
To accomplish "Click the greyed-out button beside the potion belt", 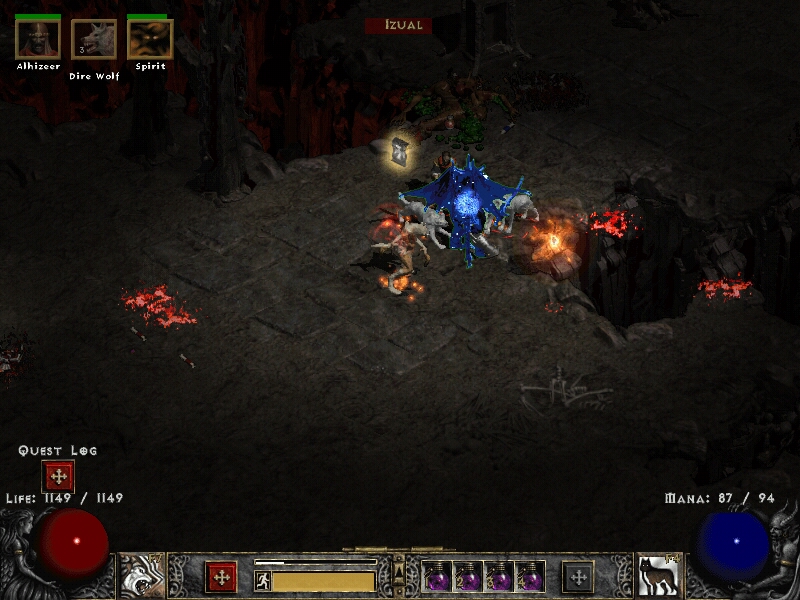I will [x=578, y=577].
